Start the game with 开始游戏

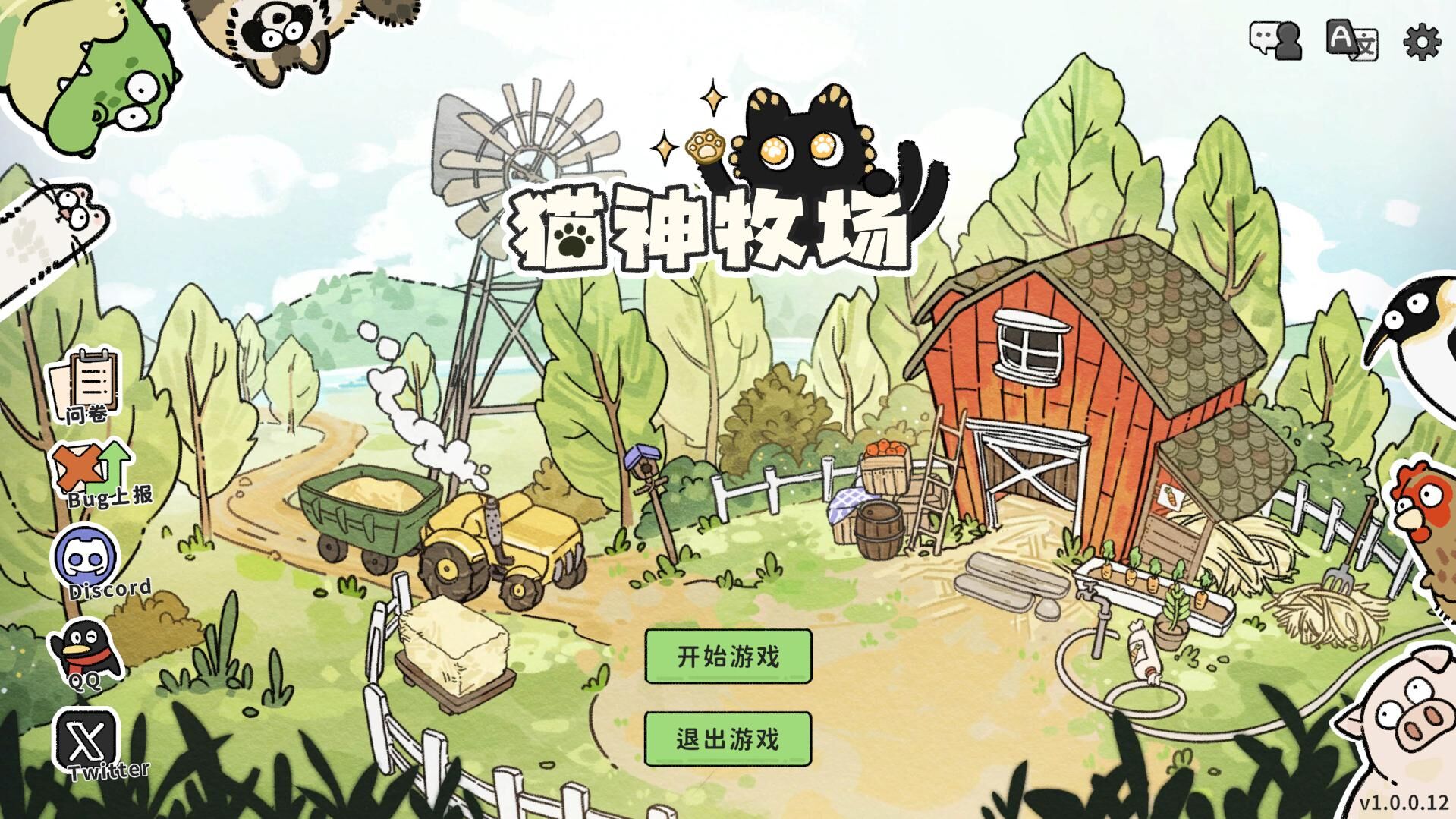click(728, 657)
